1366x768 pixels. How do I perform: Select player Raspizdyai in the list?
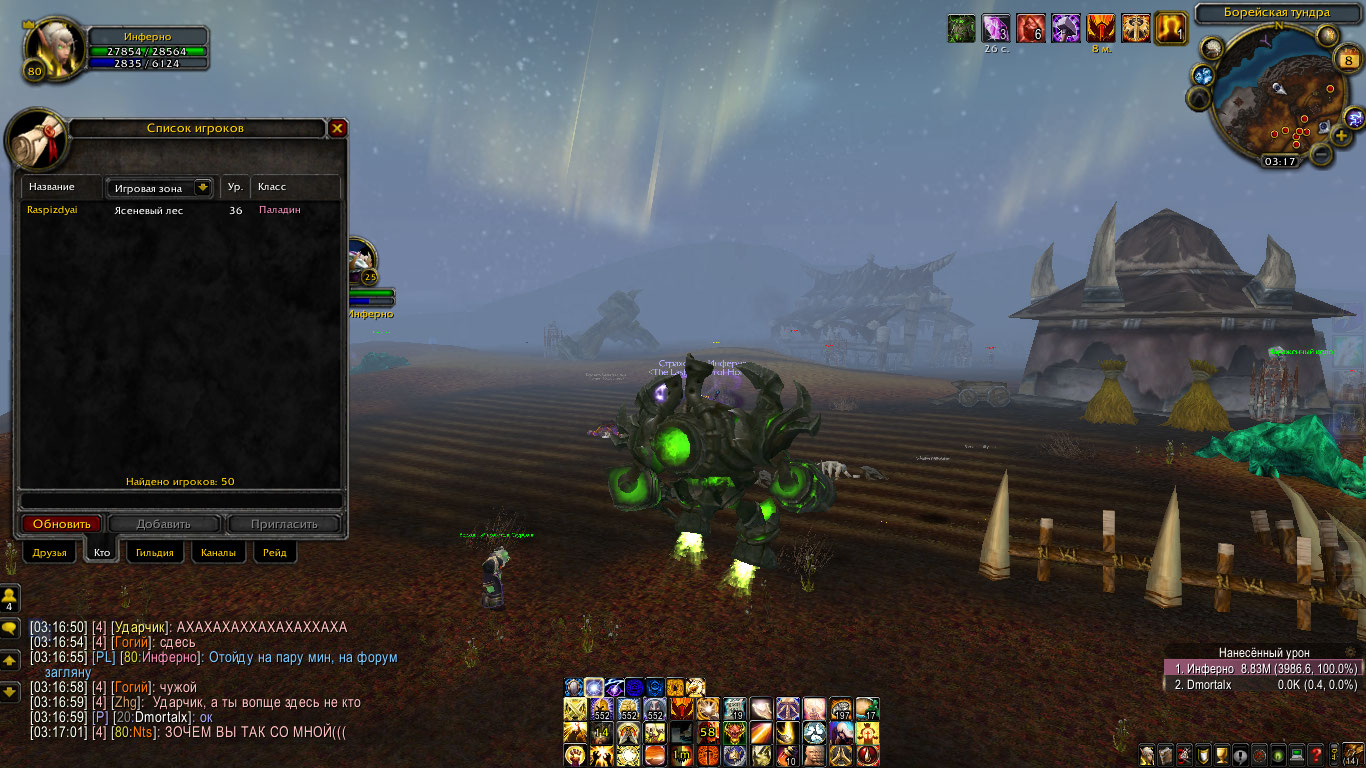[x=52, y=210]
